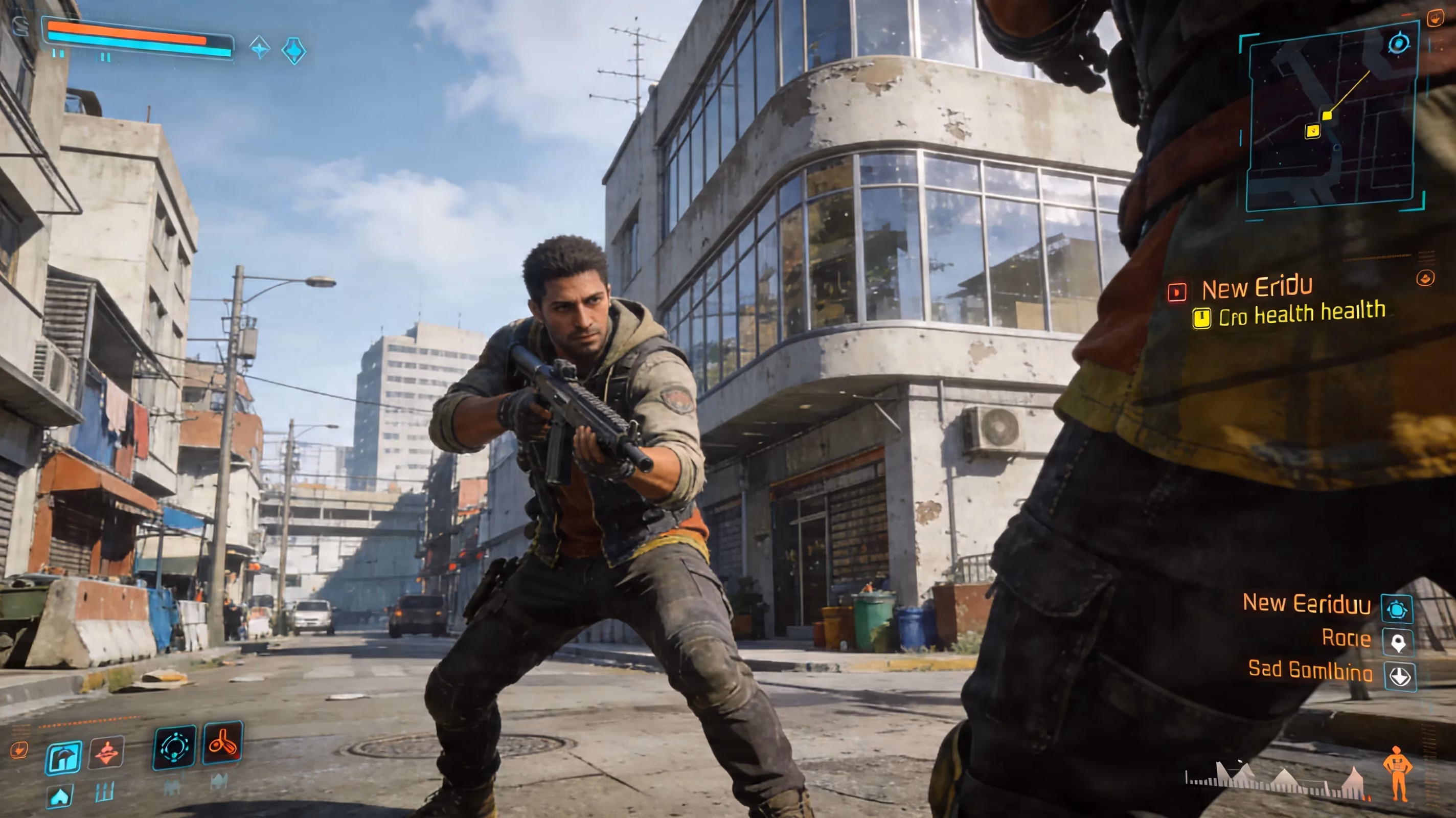Open the orange character figure icon
Image resolution: width=1456 pixels, height=818 pixels.
pyautogui.click(x=1397, y=773)
